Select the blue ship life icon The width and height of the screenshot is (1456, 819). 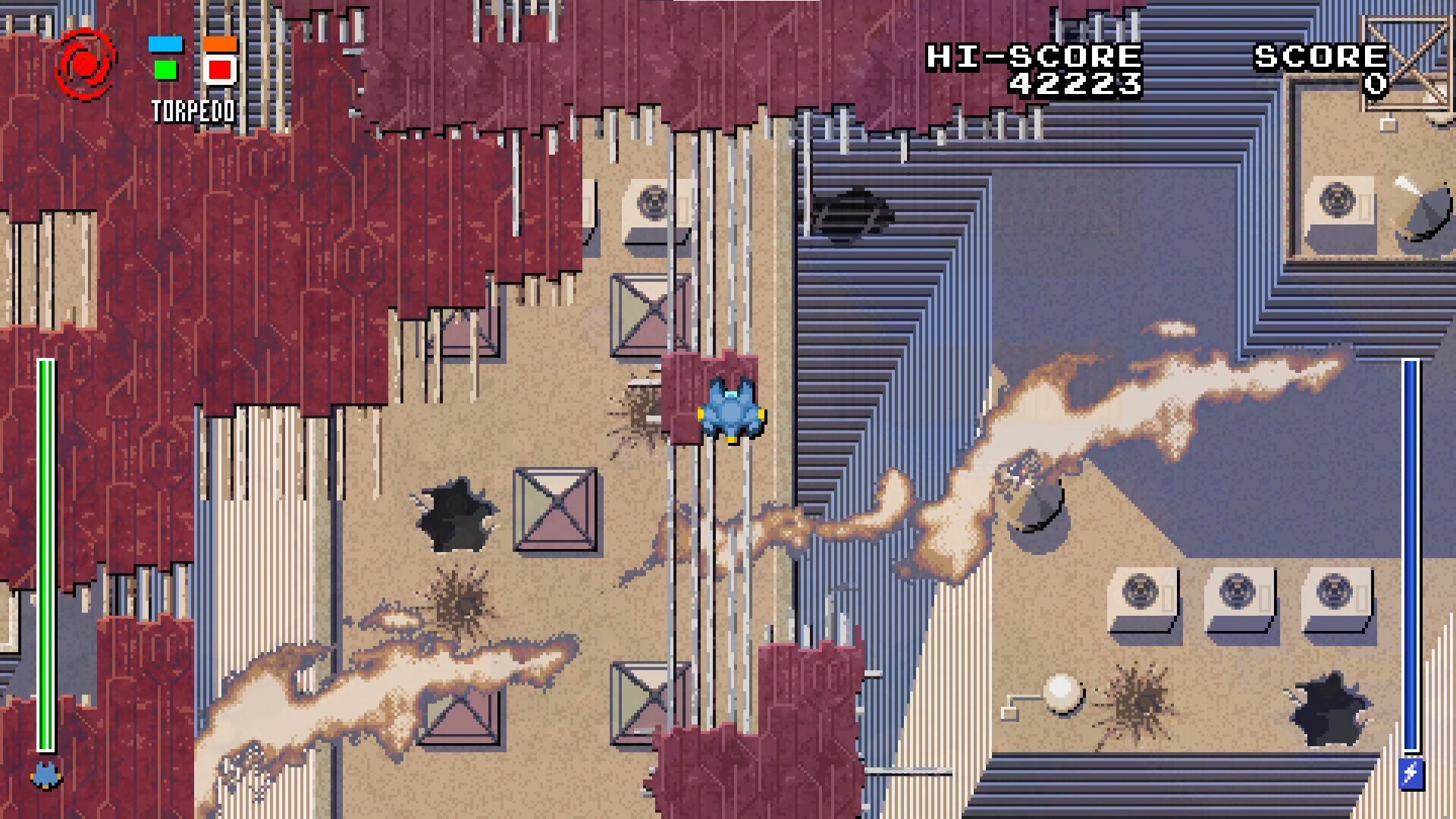(x=44, y=775)
